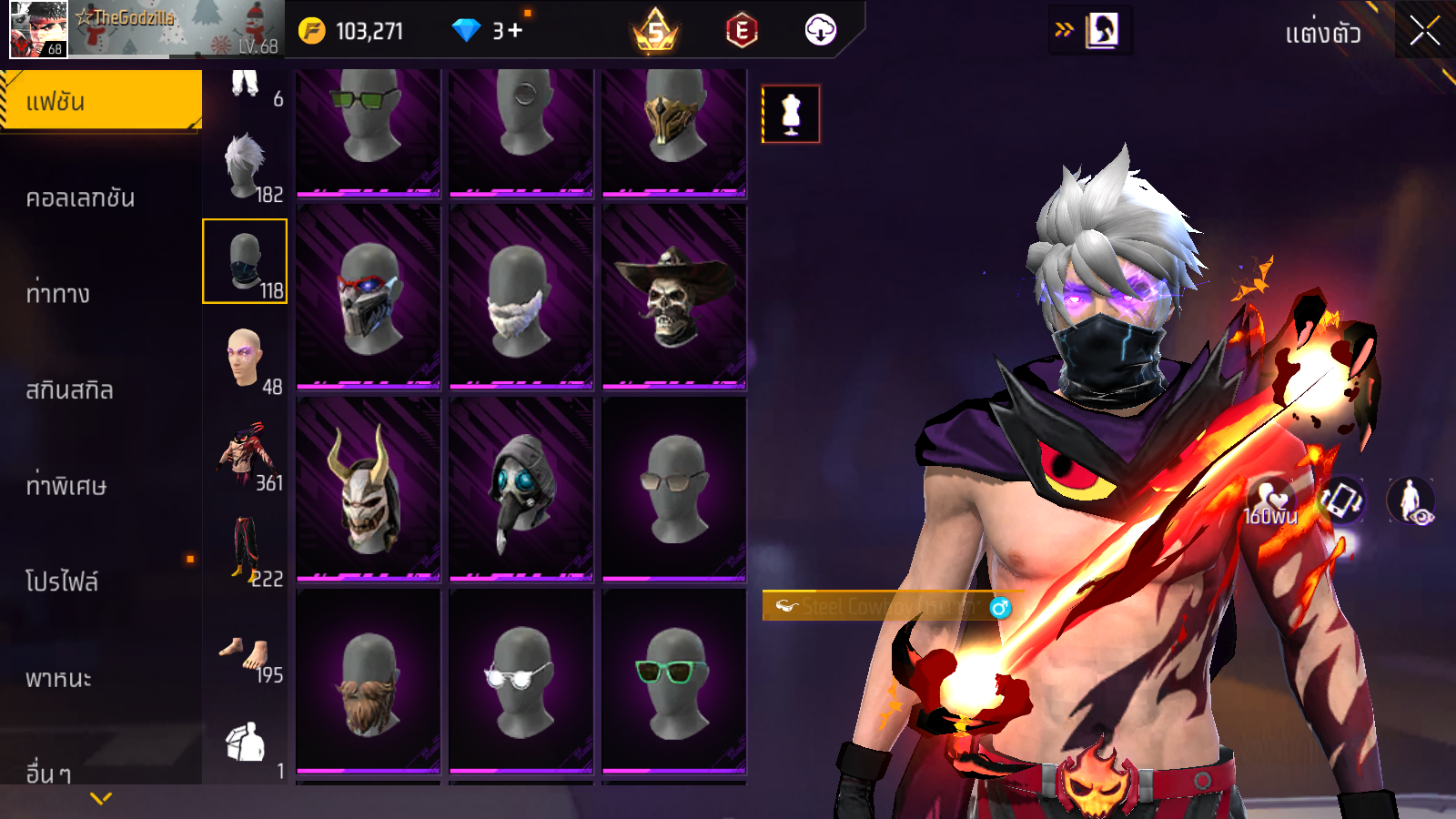Add diamonds with the plus button
The height and width of the screenshot is (819, 1456).
515,31
